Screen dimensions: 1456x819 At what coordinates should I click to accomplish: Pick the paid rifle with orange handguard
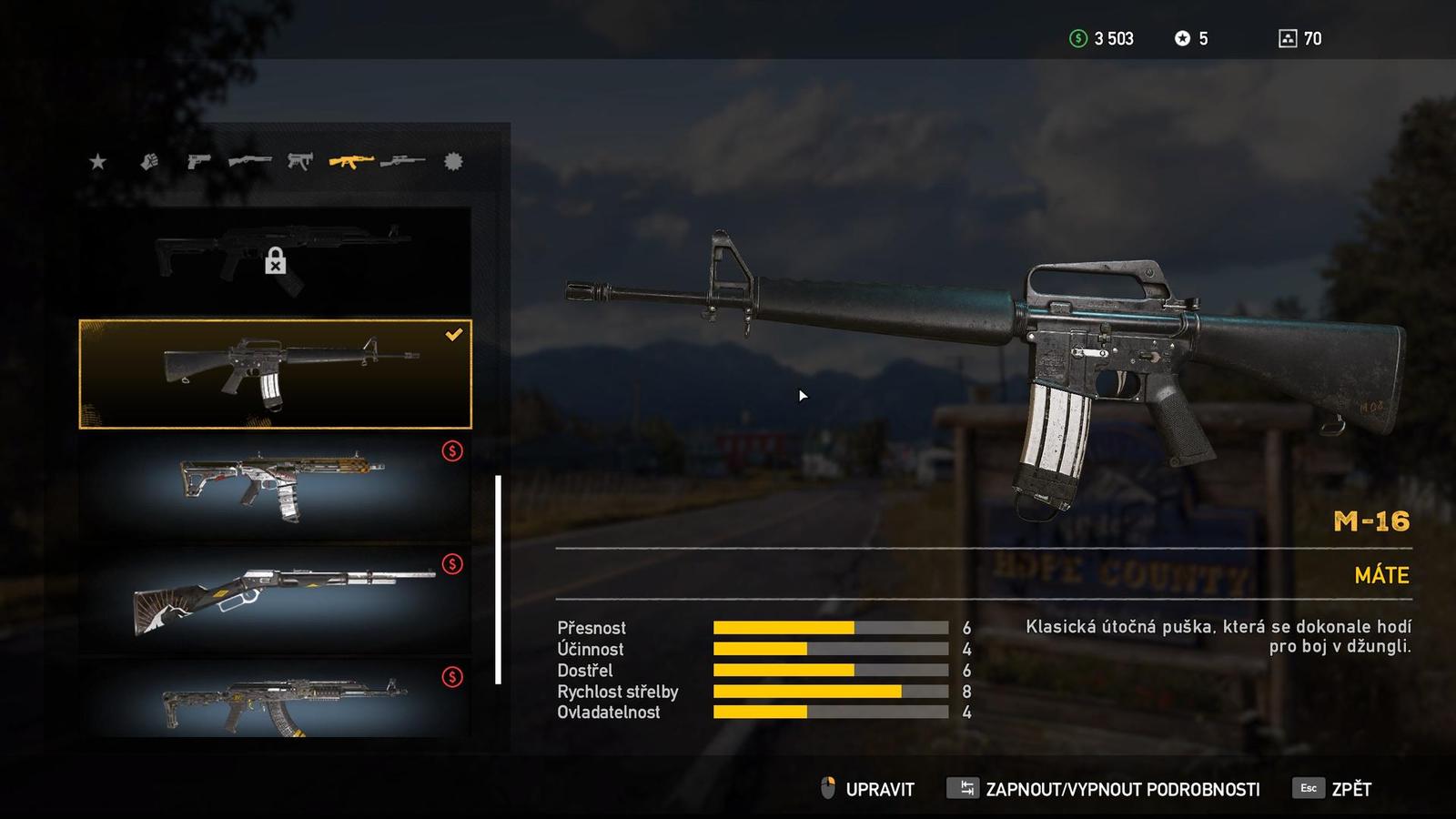(x=275, y=487)
